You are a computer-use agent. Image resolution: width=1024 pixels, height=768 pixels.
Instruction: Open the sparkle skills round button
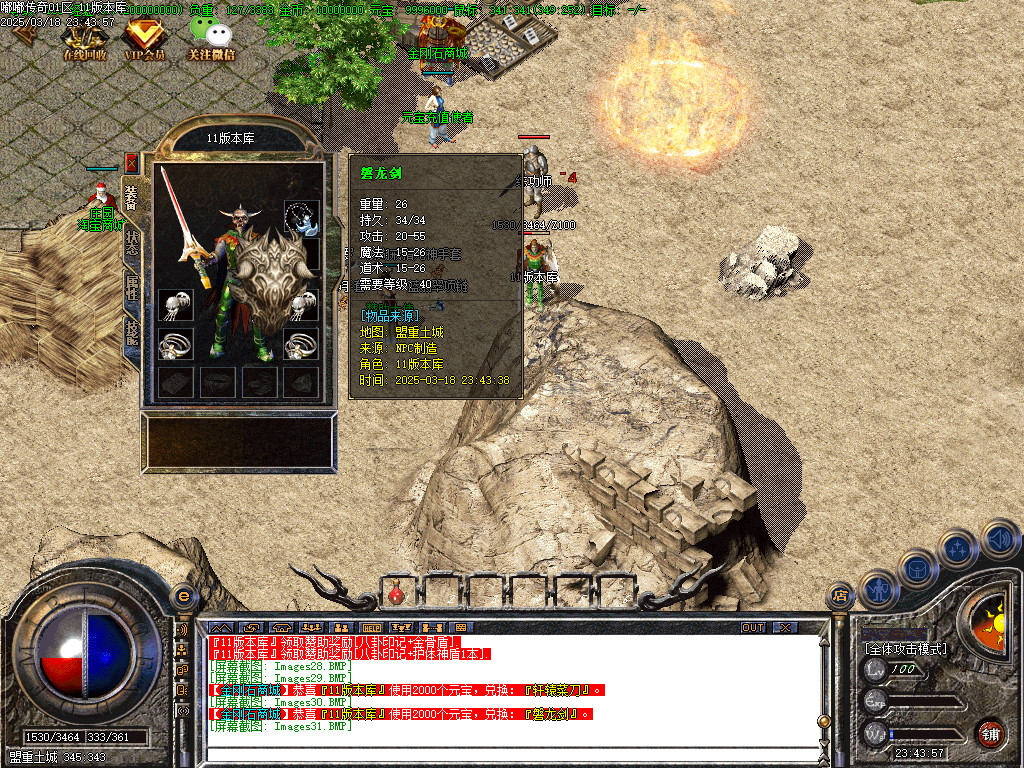click(958, 548)
